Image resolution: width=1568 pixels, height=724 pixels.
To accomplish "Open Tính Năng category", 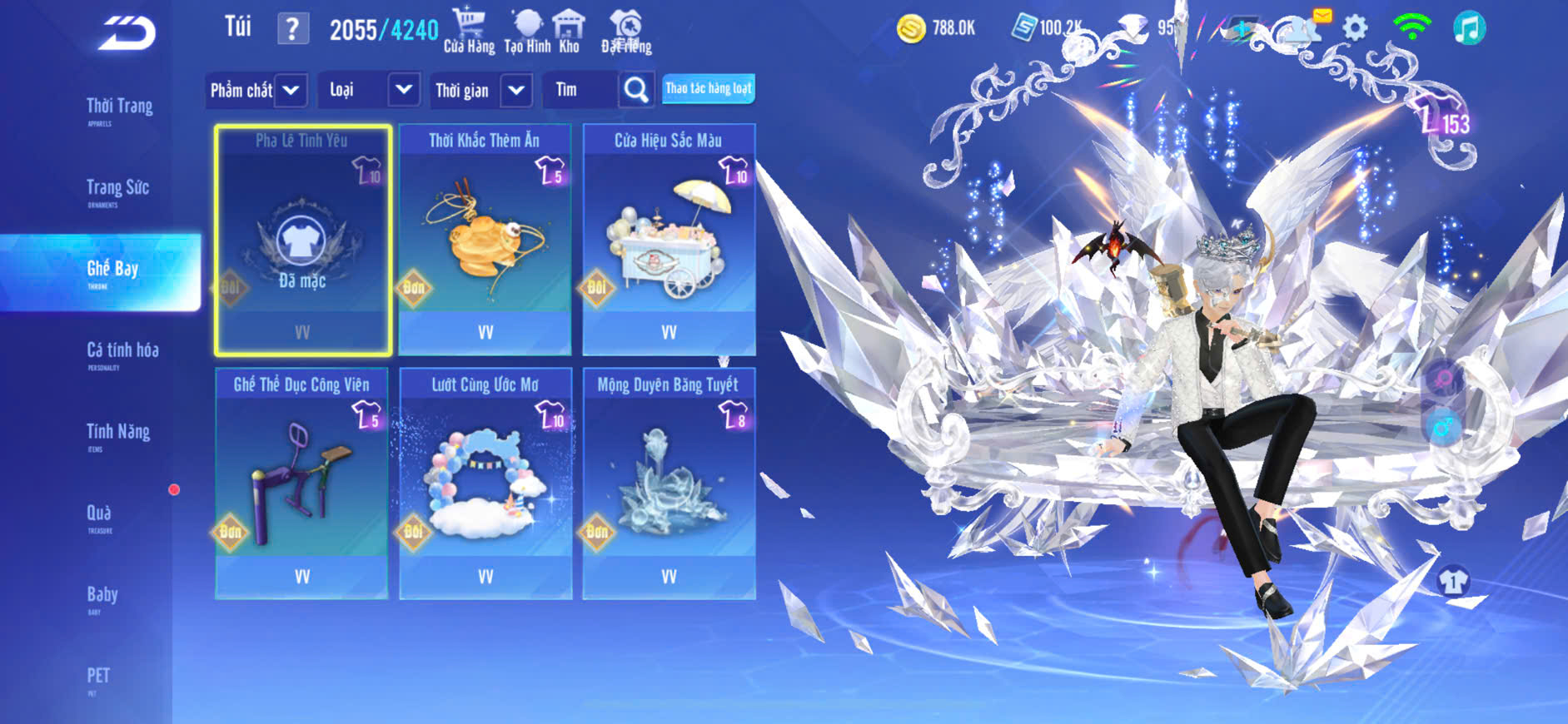I will pyautogui.click(x=118, y=433).
